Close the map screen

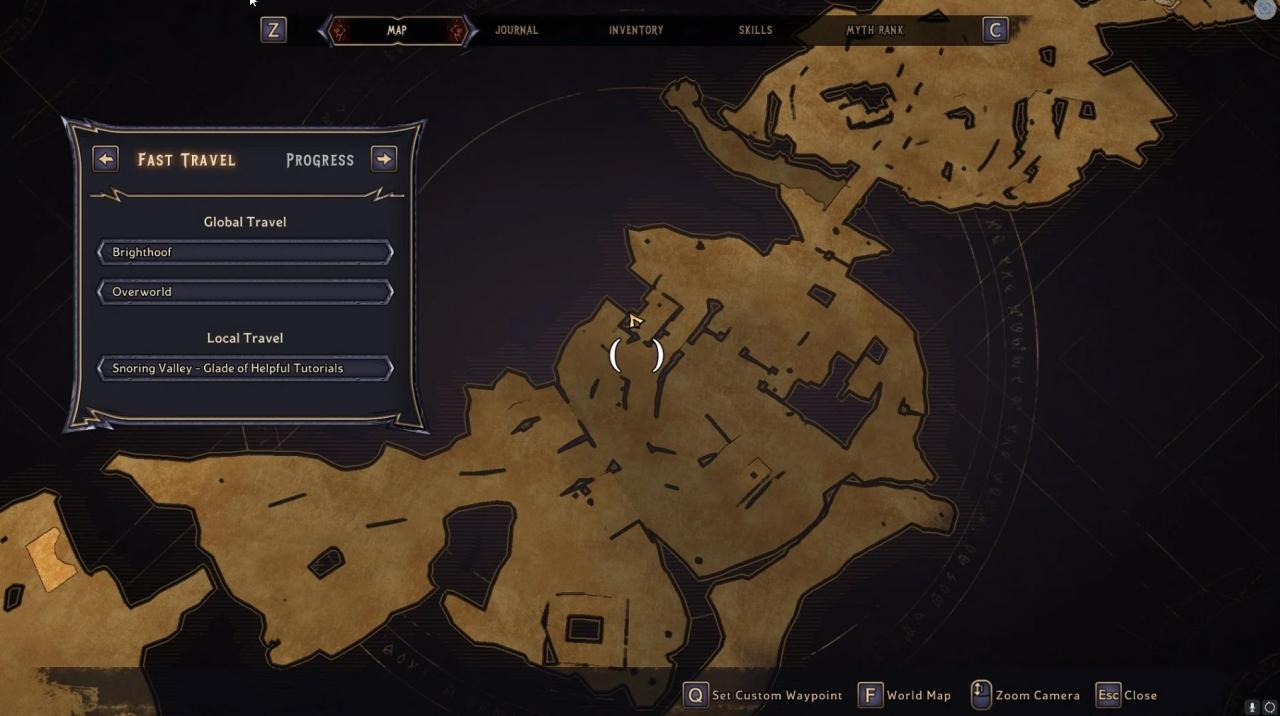(x=1127, y=695)
